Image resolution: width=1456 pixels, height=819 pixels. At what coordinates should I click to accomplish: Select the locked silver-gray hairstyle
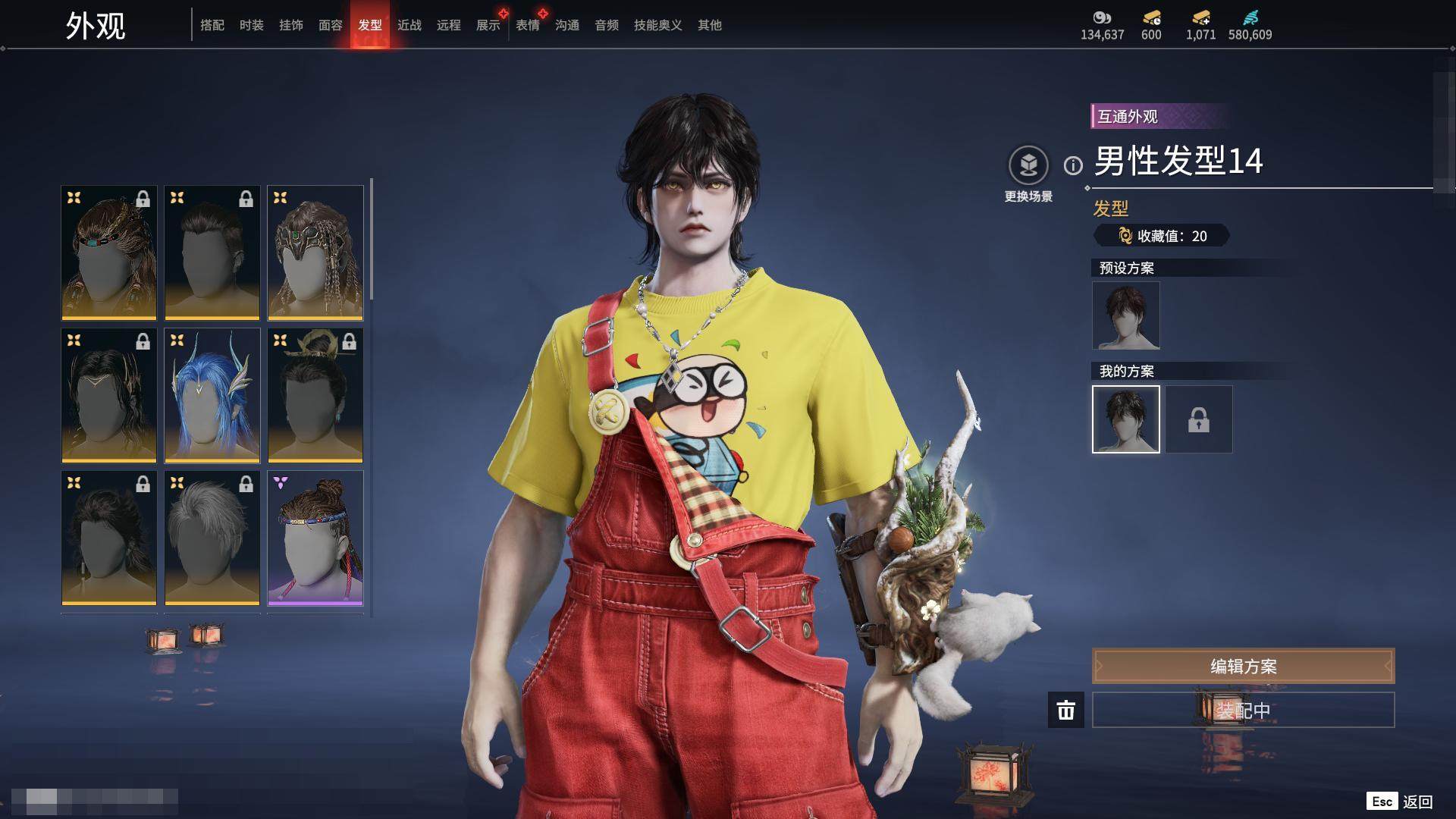(212, 538)
